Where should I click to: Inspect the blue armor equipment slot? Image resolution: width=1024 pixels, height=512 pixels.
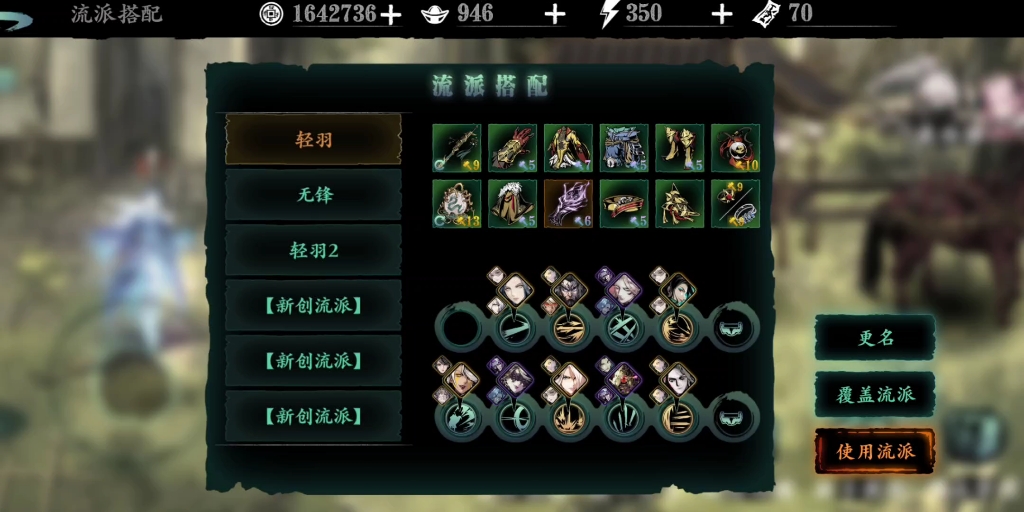624,148
